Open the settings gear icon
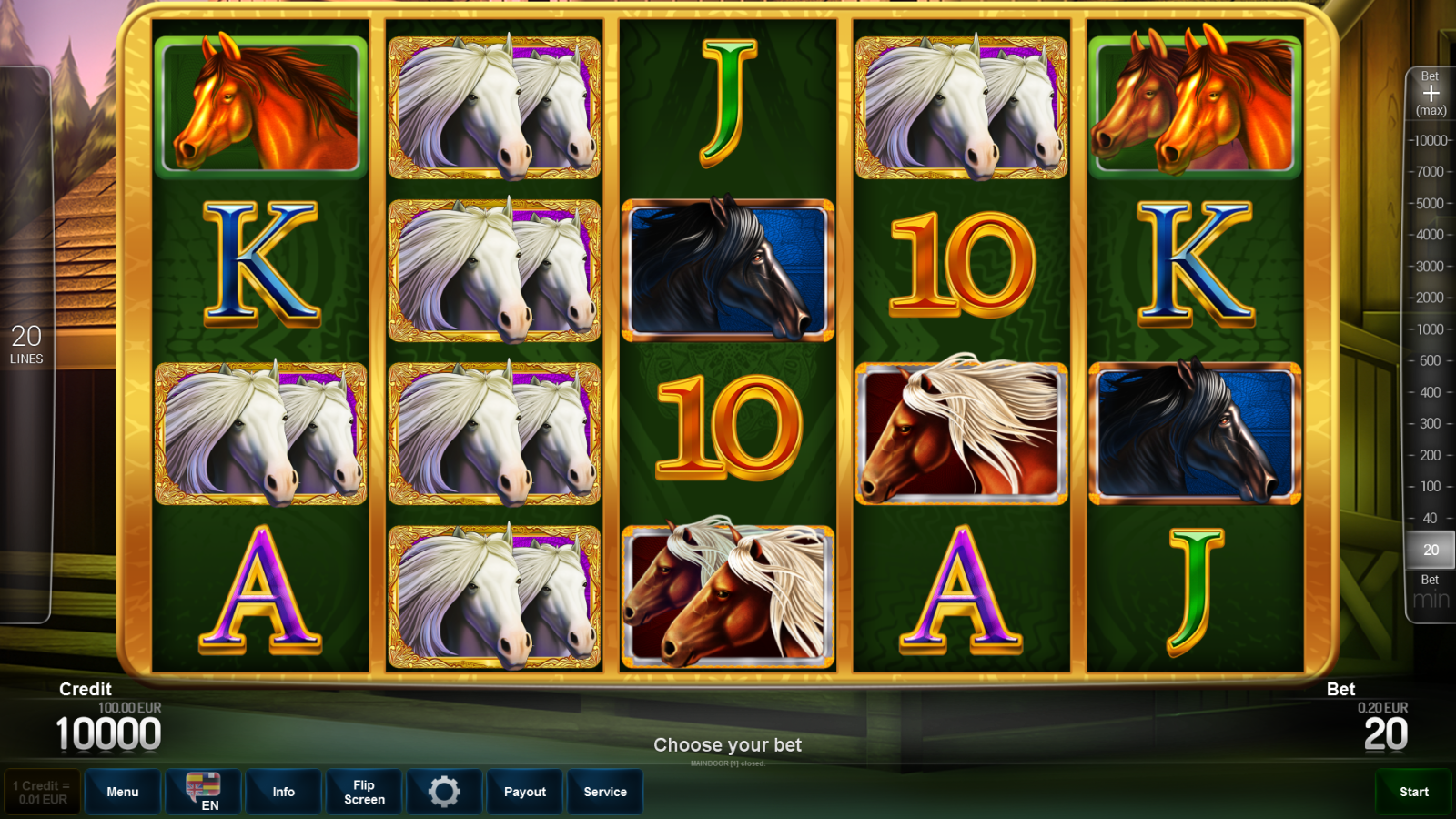Image resolution: width=1456 pixels, height=819 pixels. point(445,792)
